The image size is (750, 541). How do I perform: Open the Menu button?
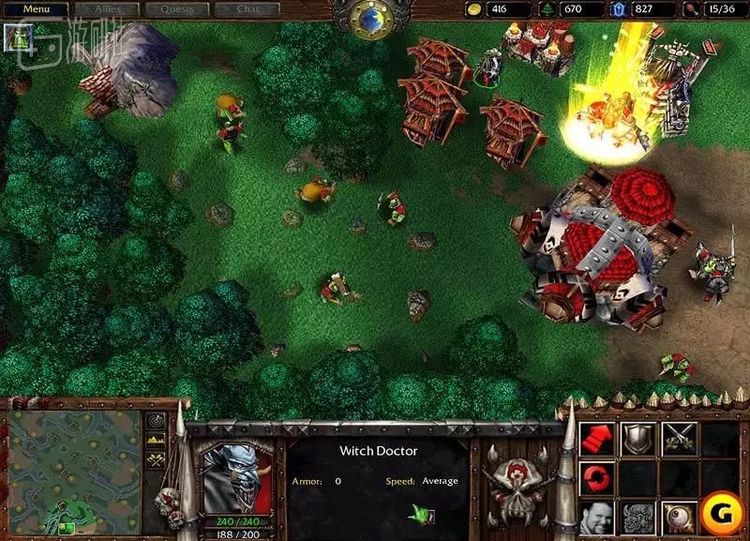(35, 10)
